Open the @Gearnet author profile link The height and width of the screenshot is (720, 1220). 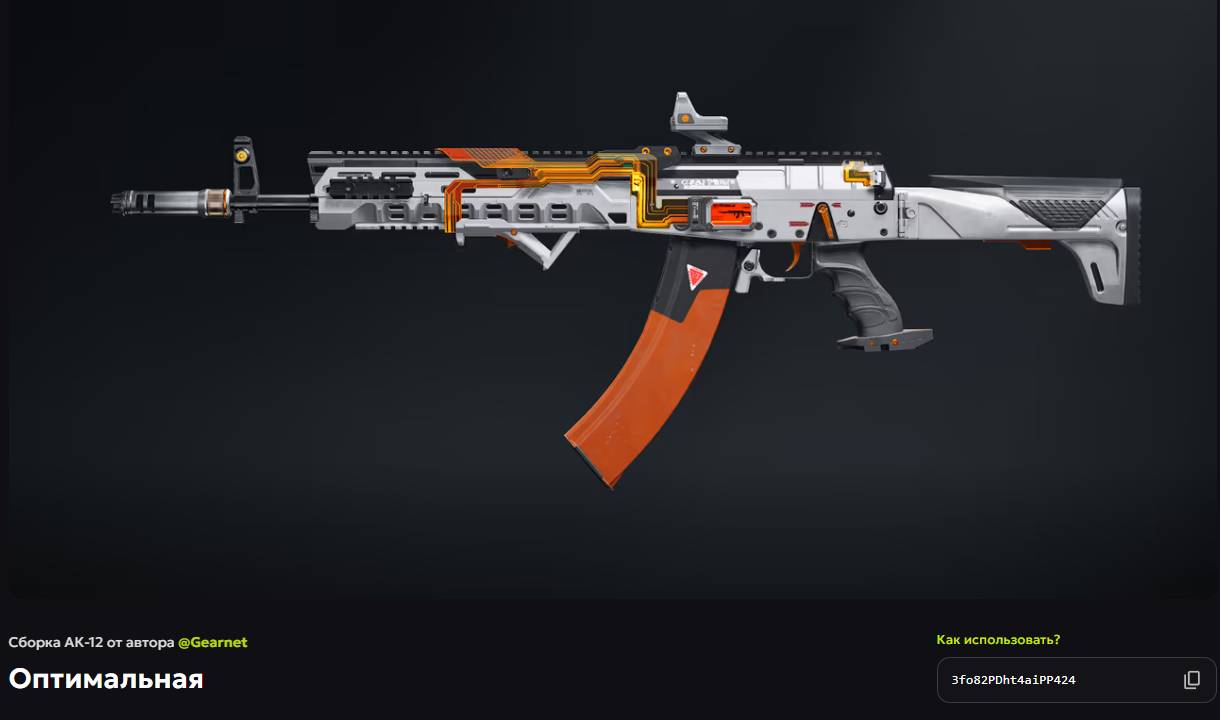click(212, 642)
